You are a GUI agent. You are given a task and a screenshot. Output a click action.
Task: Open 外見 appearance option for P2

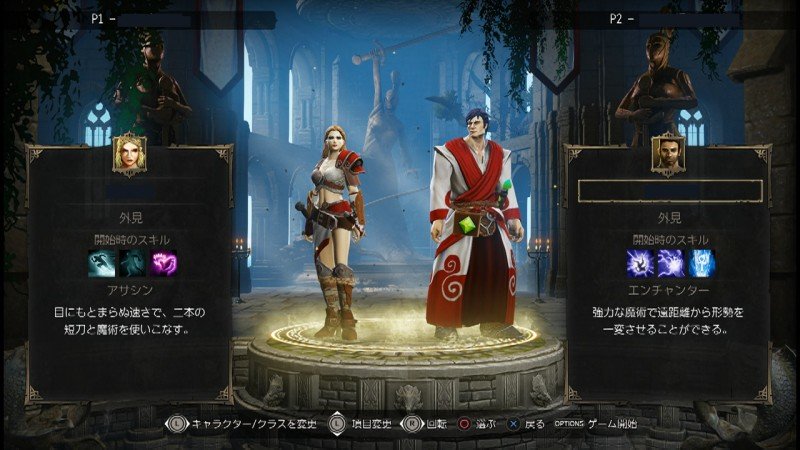[x=668, y=215]
